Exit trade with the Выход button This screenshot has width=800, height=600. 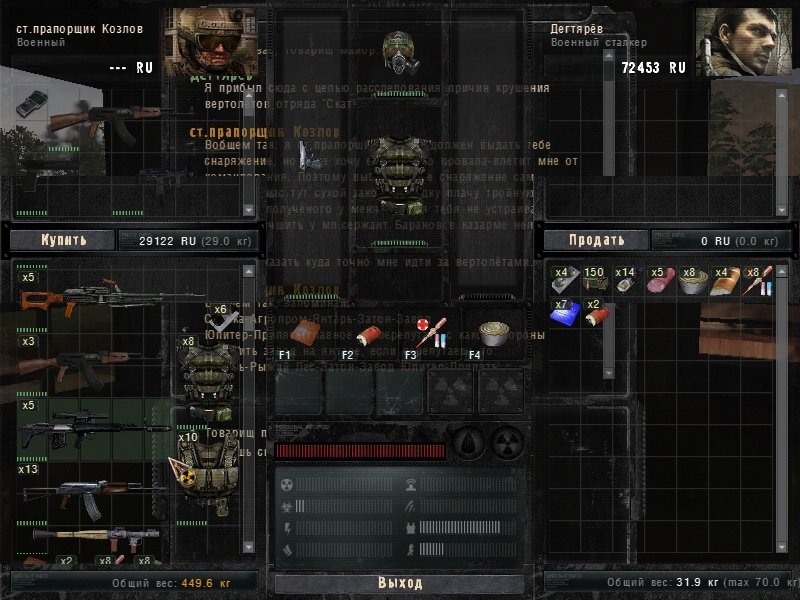(x=399, y=583)
